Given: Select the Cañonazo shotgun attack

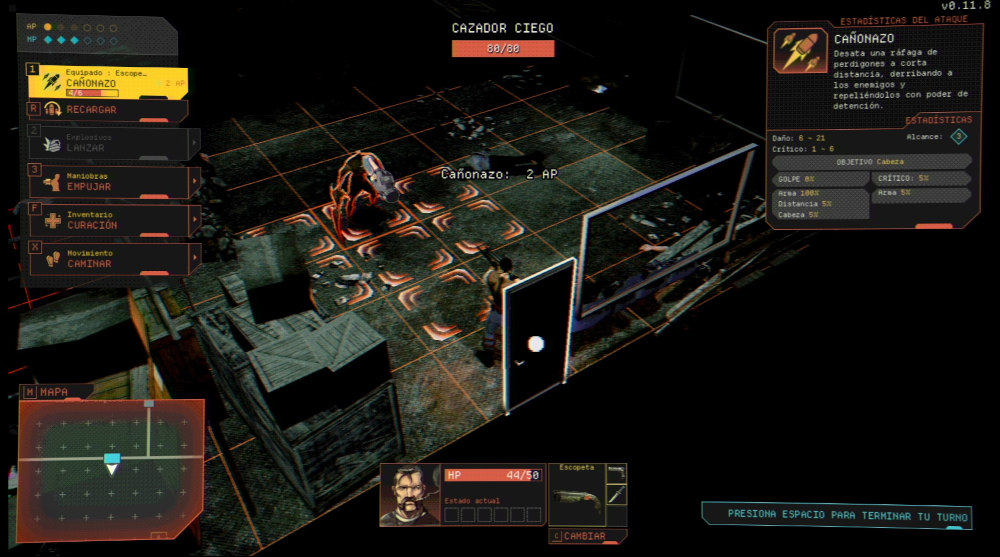Looking at the screenshot, I should pyautogui.click(x=106, y=82).
